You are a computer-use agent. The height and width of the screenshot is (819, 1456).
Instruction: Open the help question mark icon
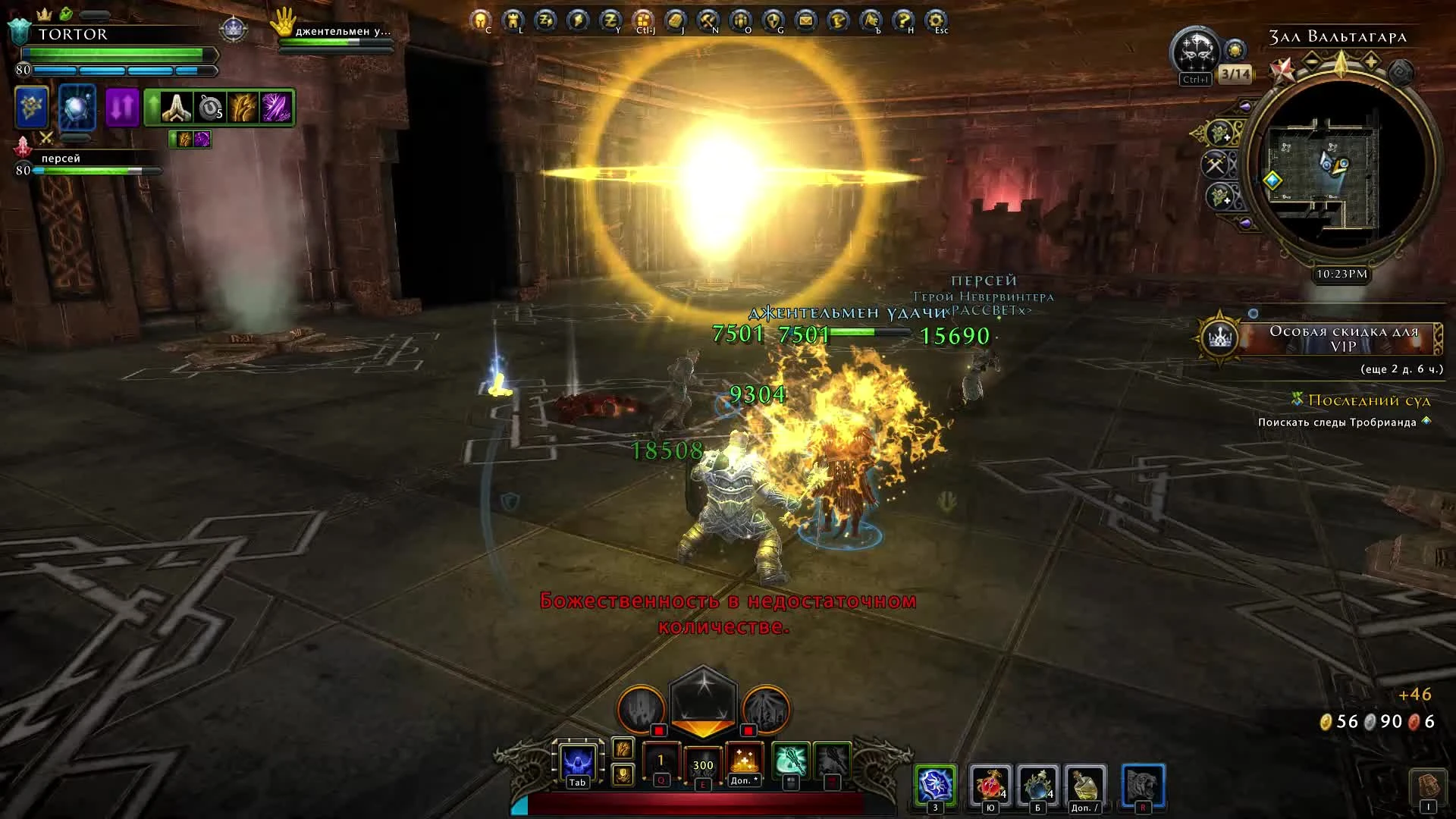click(902, 20)
